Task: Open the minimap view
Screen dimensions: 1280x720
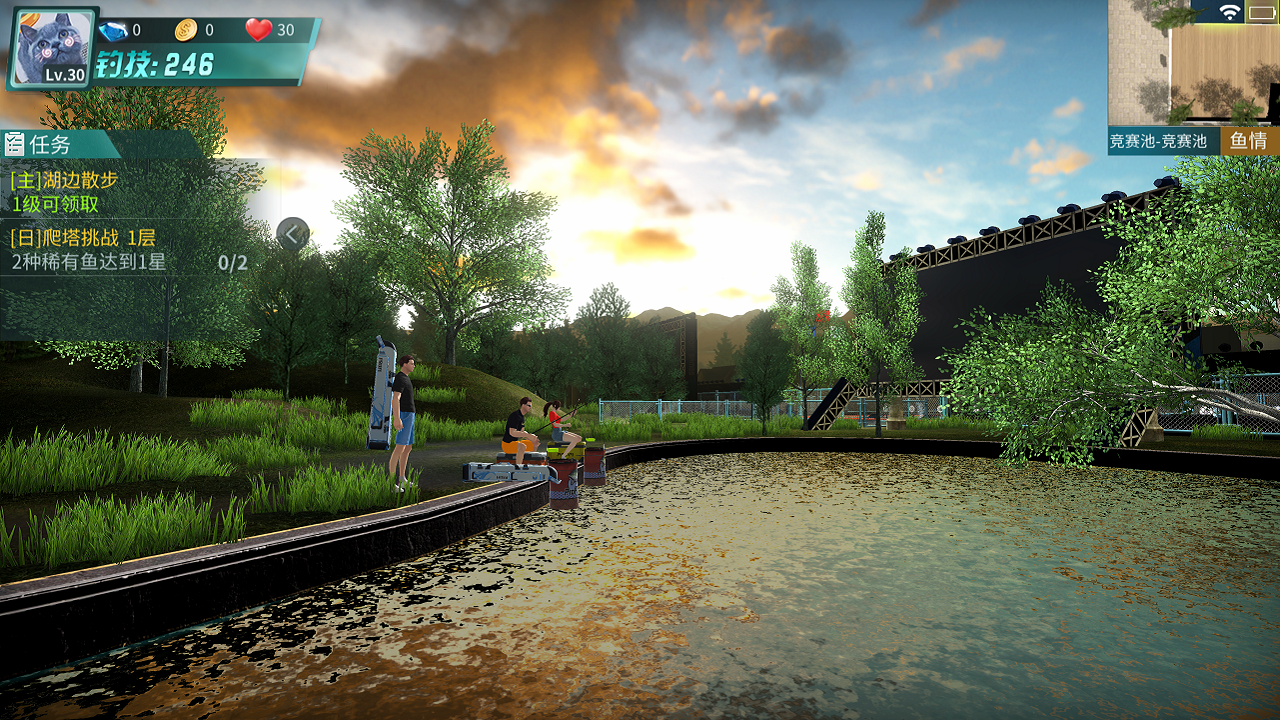Action: click(x=1193, y=63)
